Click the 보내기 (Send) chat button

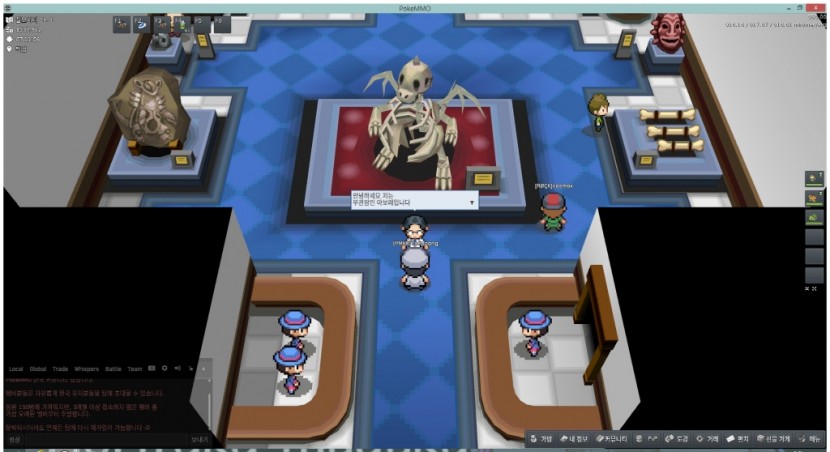click(x=200, y=439)
